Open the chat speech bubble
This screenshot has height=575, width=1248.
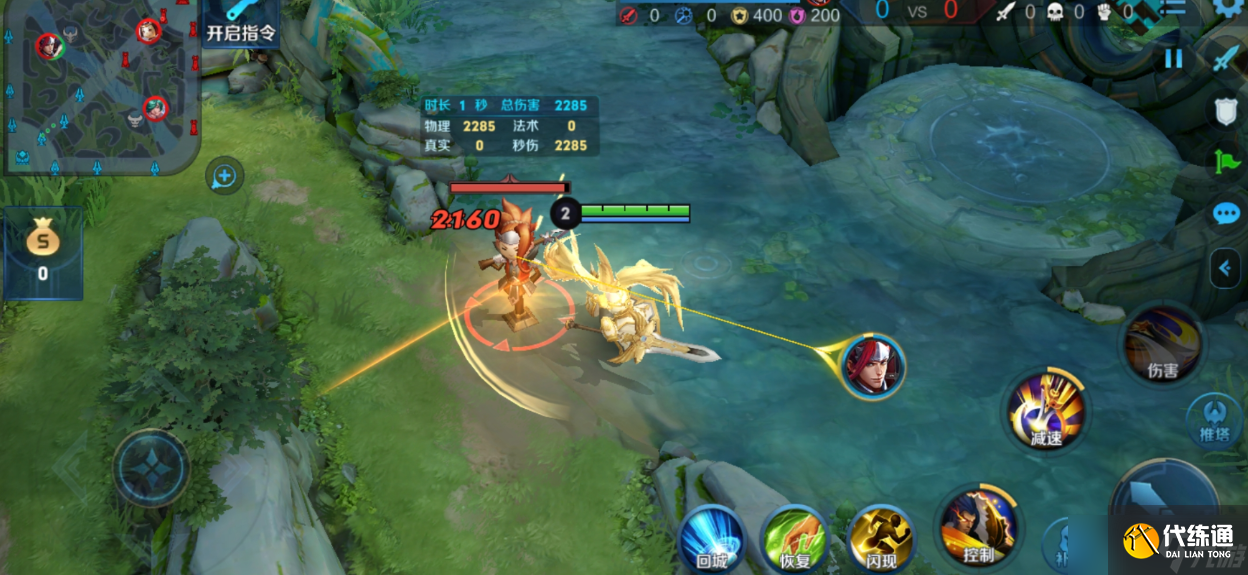(x=1226, y=213)
